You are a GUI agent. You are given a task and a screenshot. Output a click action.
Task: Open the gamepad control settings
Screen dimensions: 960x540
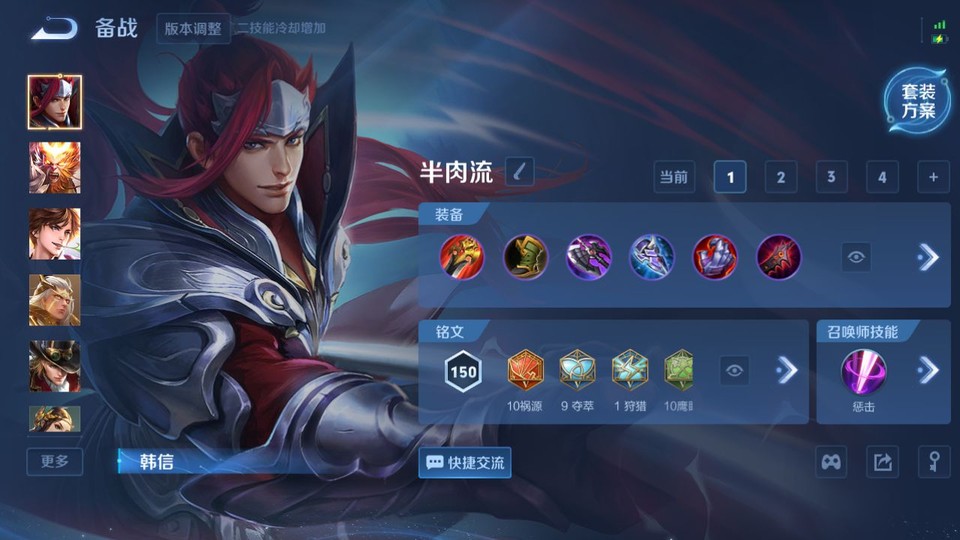832,462
